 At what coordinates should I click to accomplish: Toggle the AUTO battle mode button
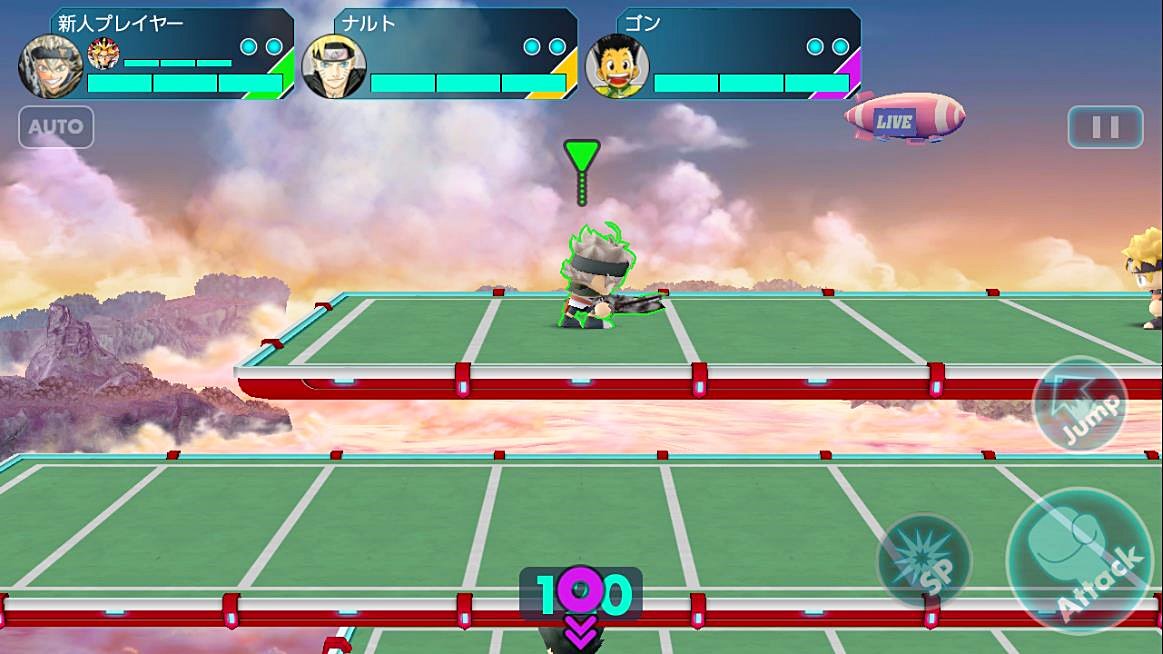click(56, 127)
